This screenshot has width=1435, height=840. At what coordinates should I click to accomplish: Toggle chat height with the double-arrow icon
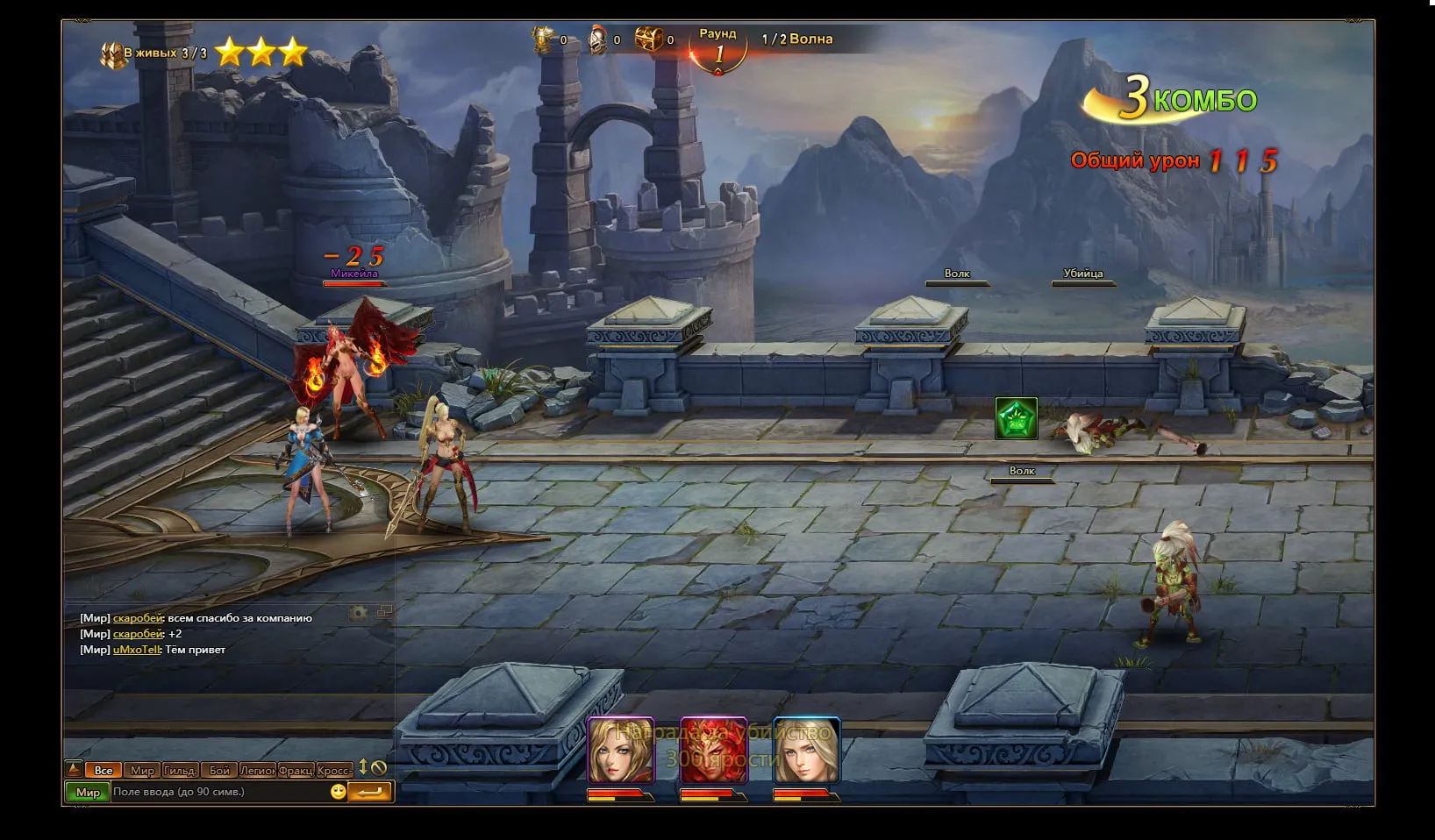(363, 767)
